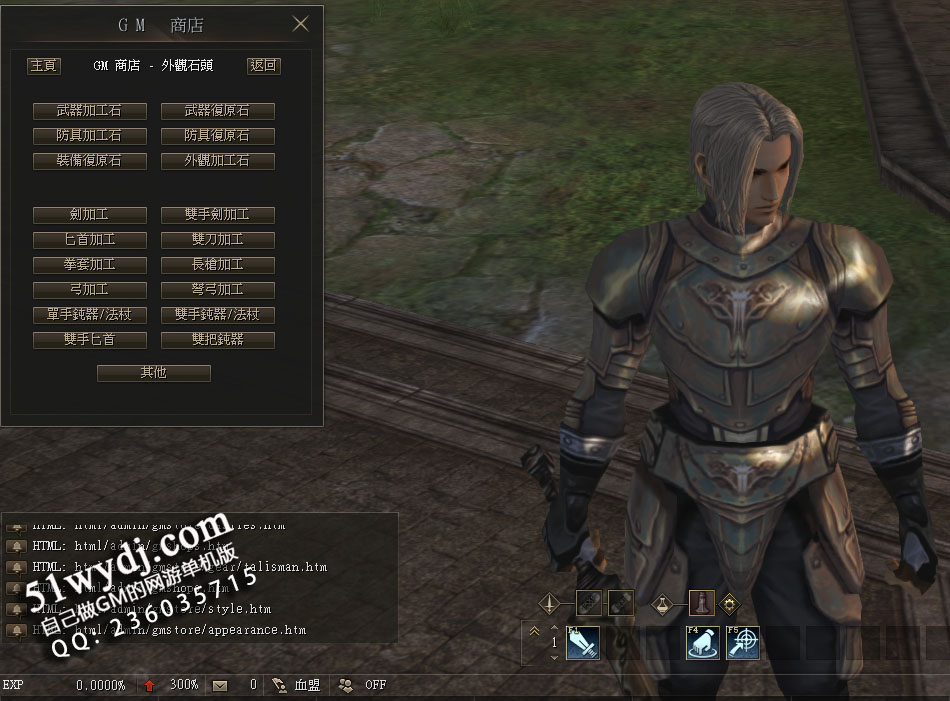Open 防具復原石 list
This screenshot has width=950, height=701.
tap(217, 135)
